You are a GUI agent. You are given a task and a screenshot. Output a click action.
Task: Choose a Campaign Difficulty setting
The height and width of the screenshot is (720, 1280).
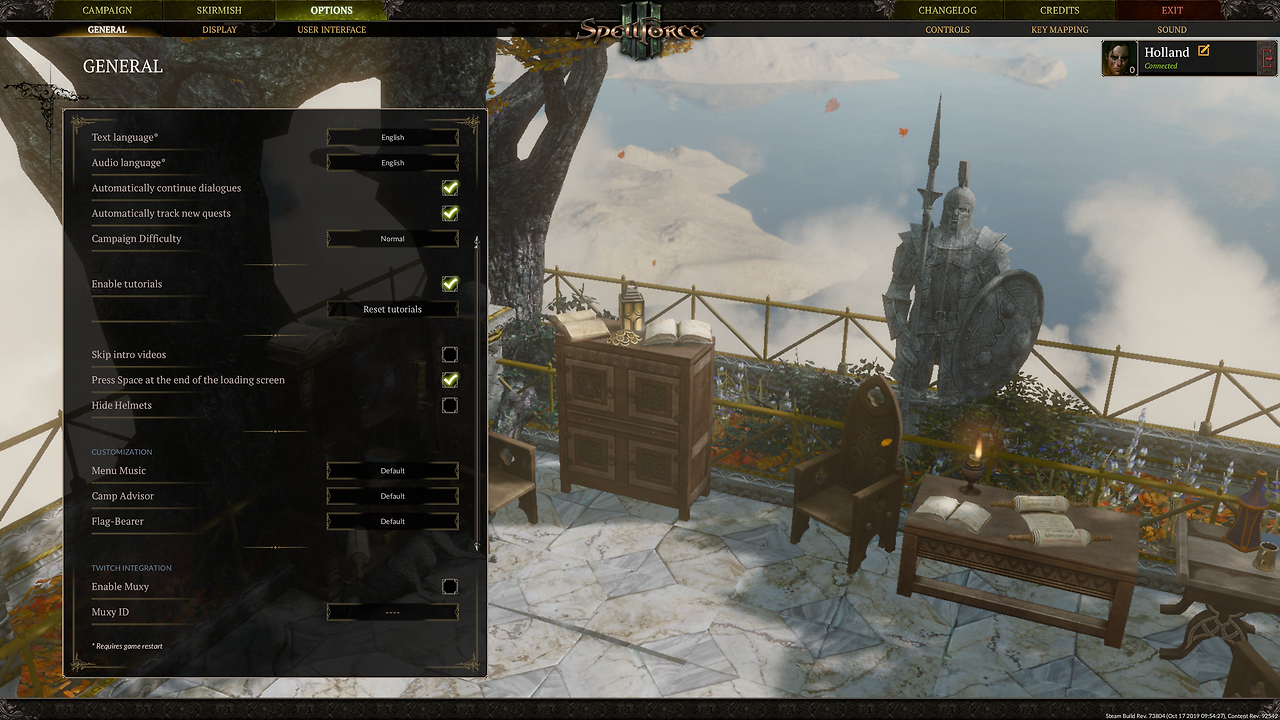coord(392,239)
